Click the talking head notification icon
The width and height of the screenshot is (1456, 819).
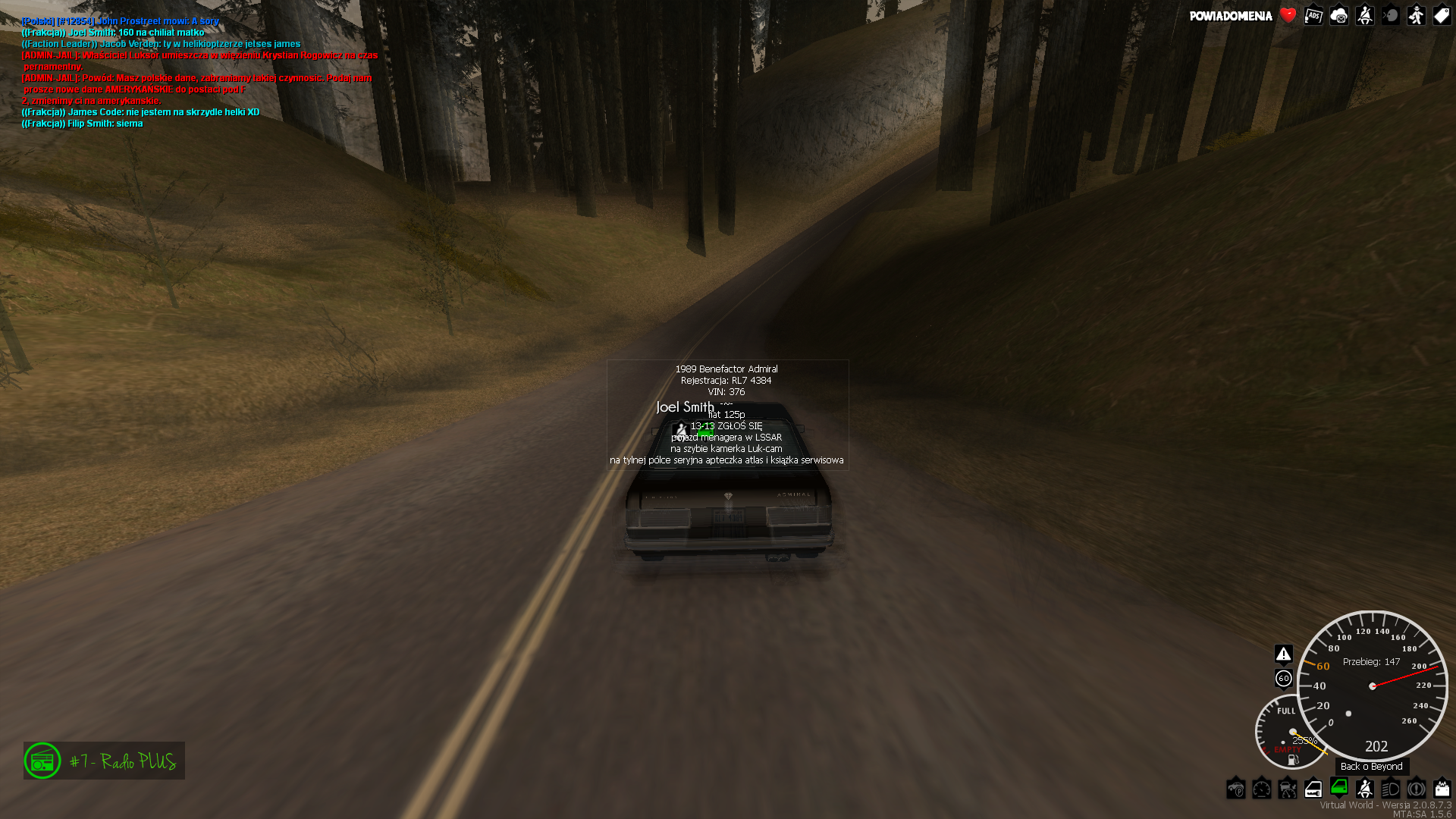click(x=1391, y=16)
